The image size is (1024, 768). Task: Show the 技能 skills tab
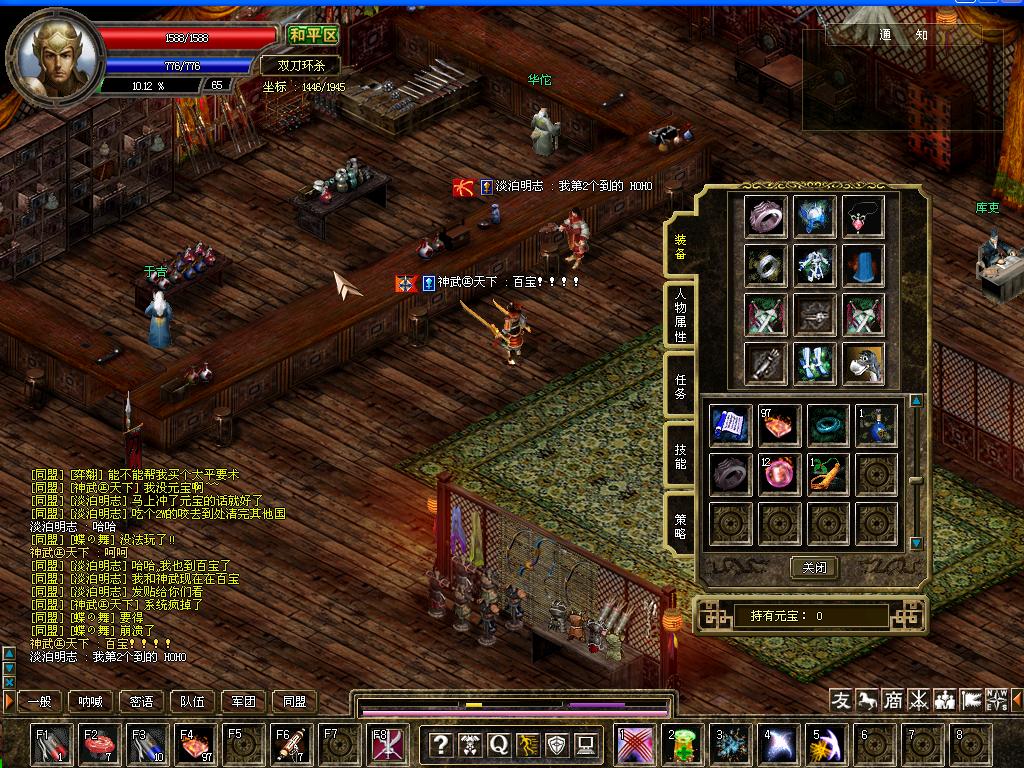pyautogui.click(x=680, y=456)
